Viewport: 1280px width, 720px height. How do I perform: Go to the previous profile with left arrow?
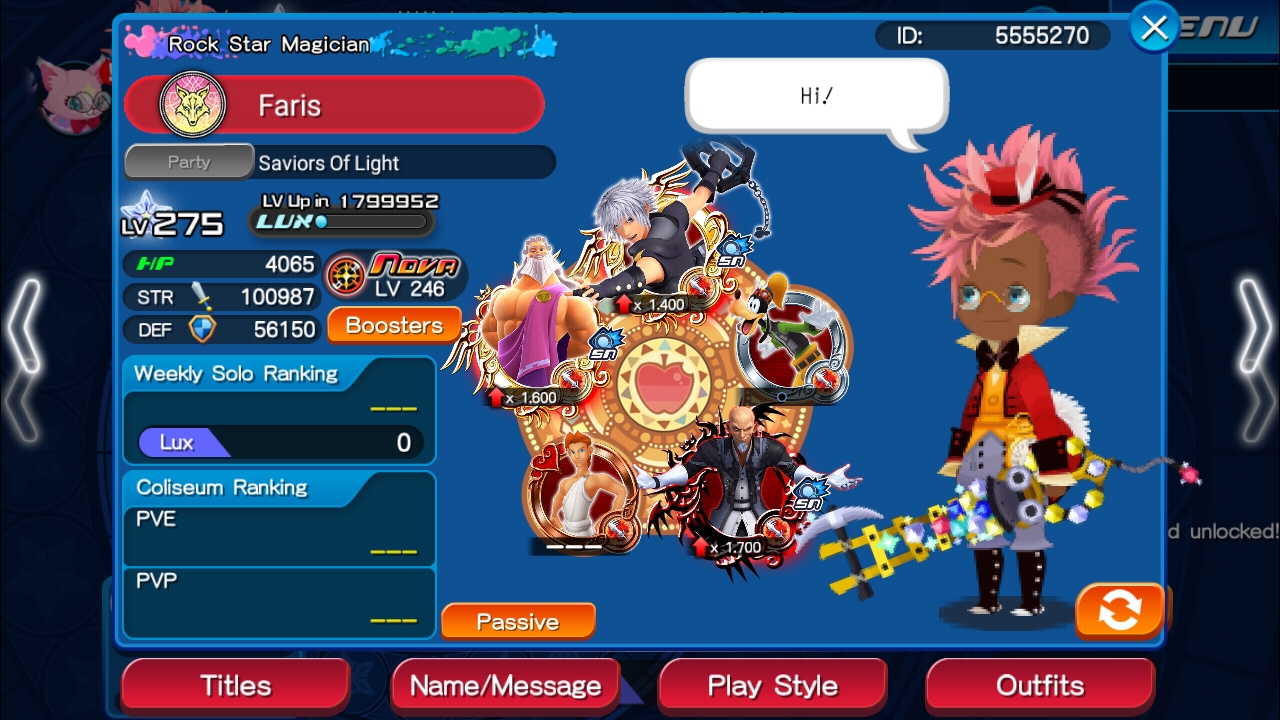click(24, 360)
